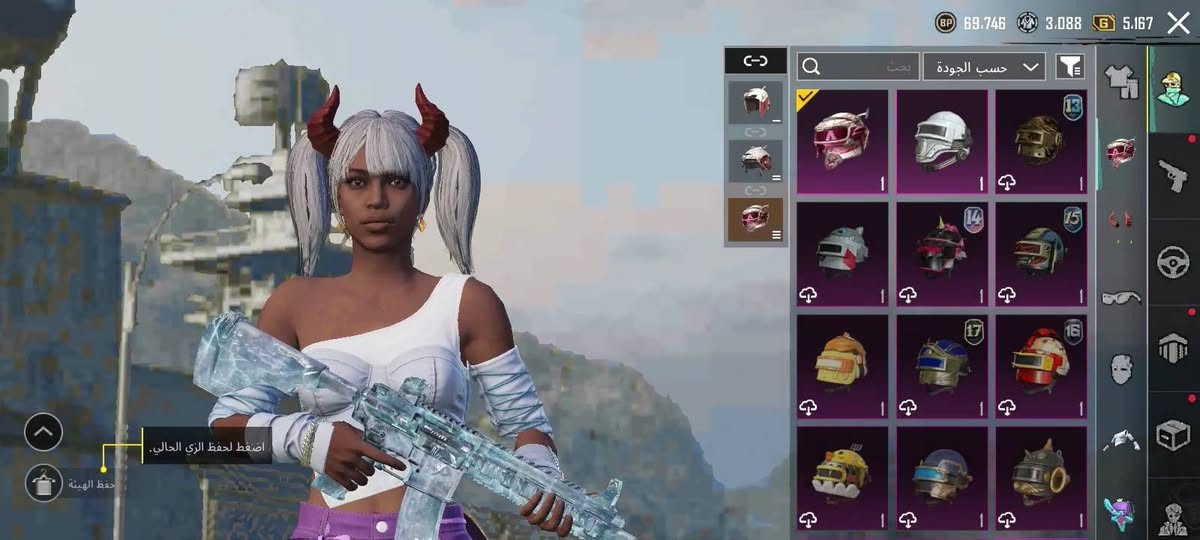Select the camo helmet with badge 13

click(x=1040, y=141)
